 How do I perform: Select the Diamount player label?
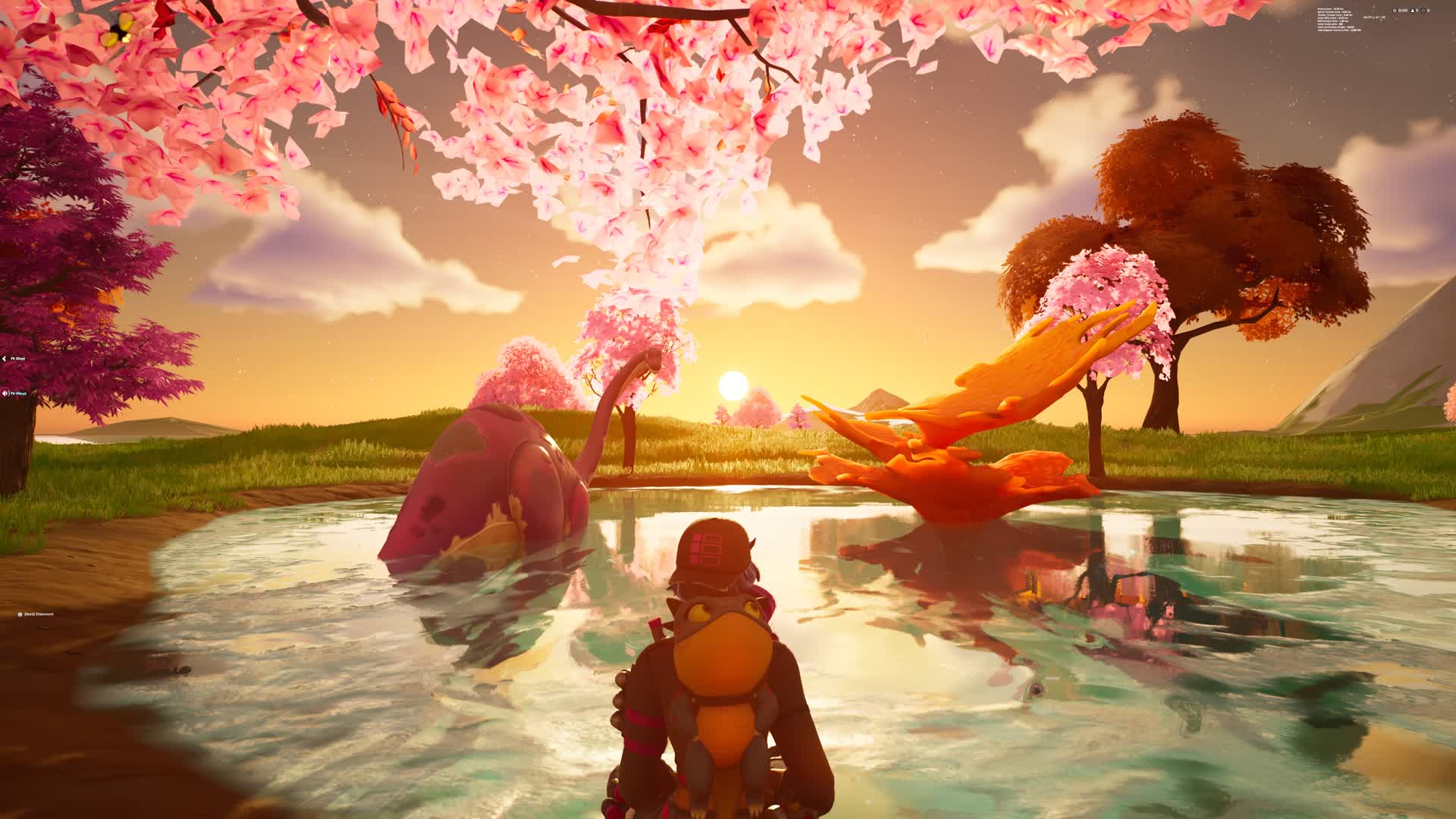[39, 614]
